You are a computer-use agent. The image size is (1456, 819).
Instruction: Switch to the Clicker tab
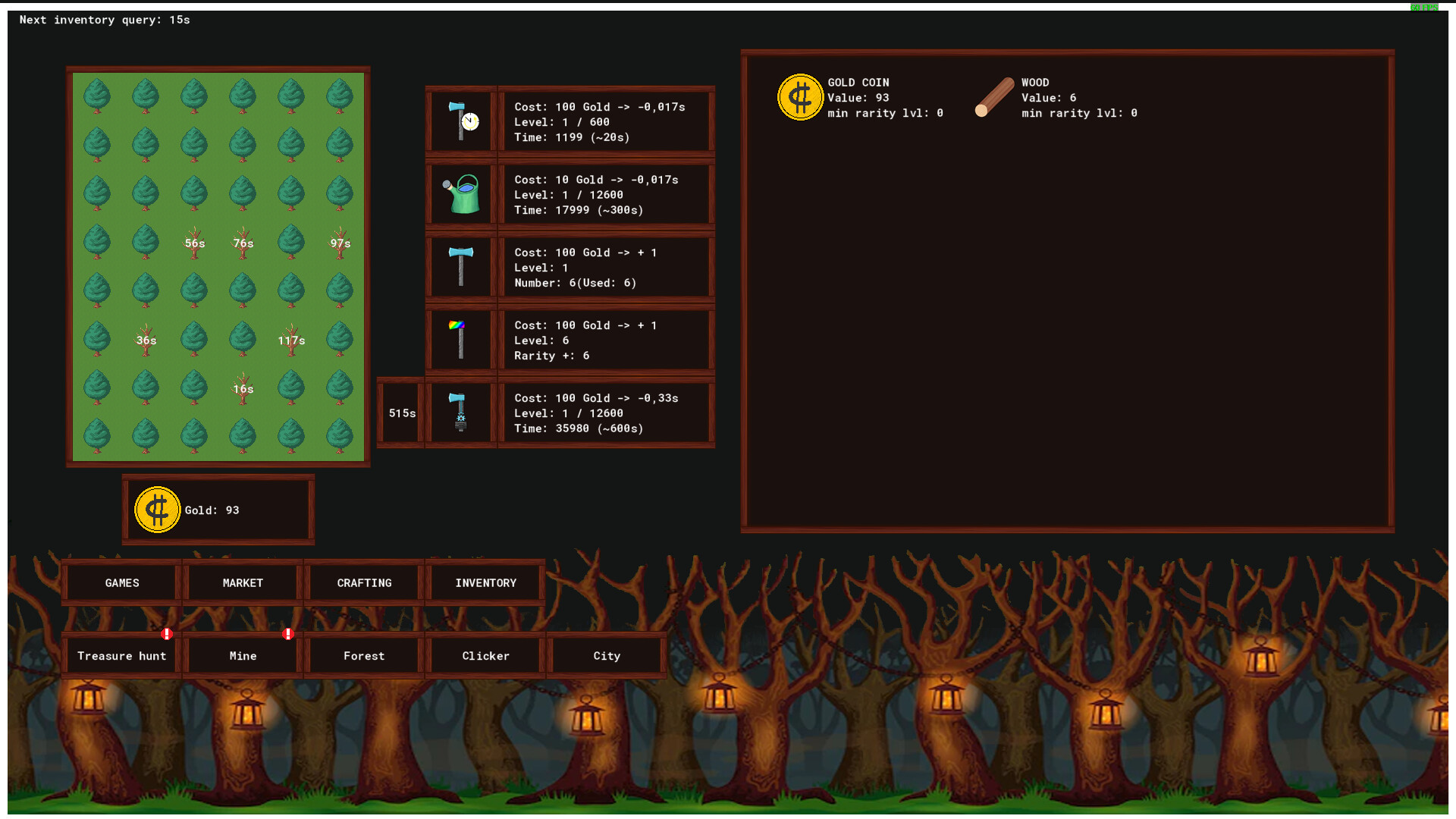tap(485, 655)
